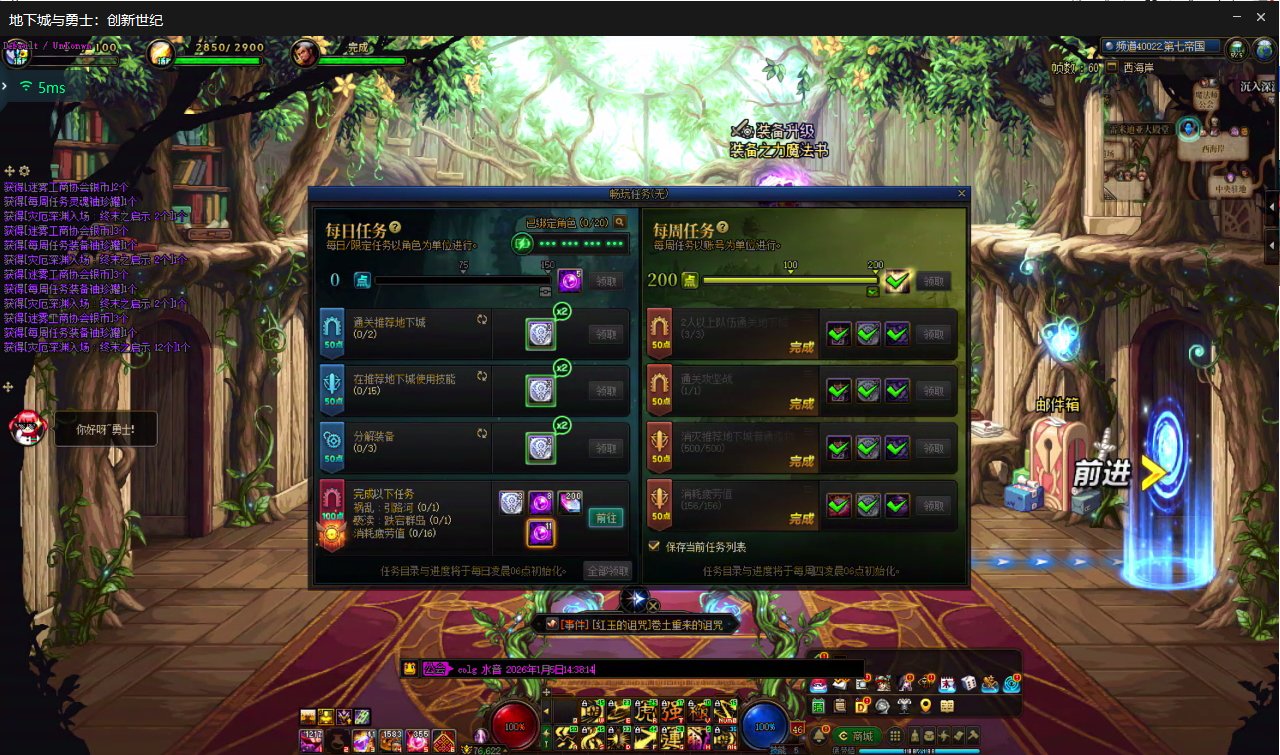The image size is (1280, 755).
Task: Open the event notice 红王的诅咒
Action: pos(640,624)
